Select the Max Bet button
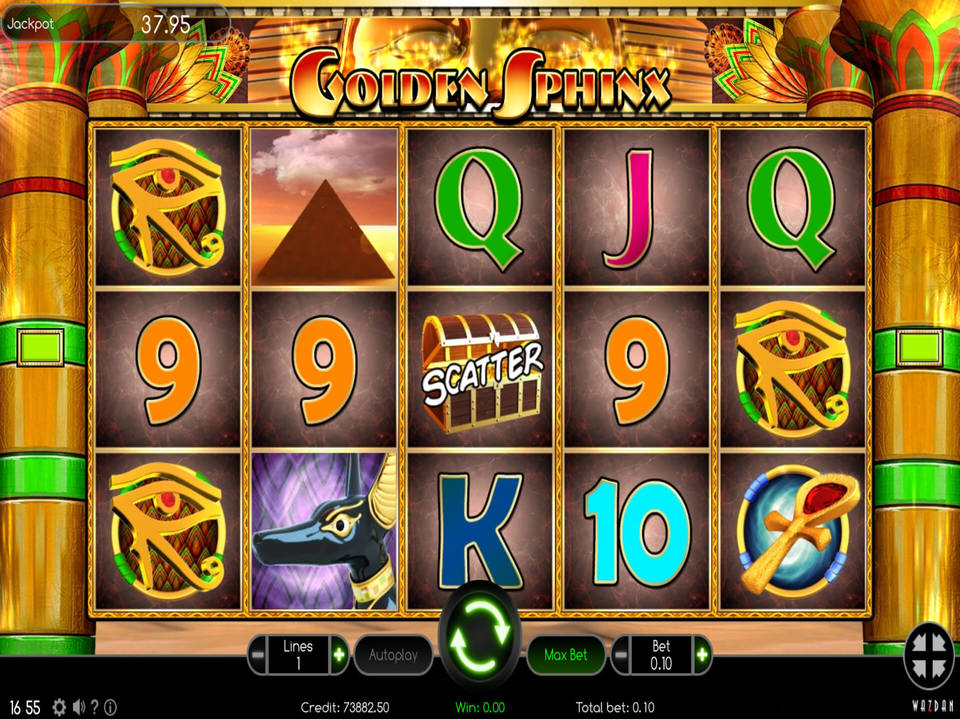 [565, 656]
